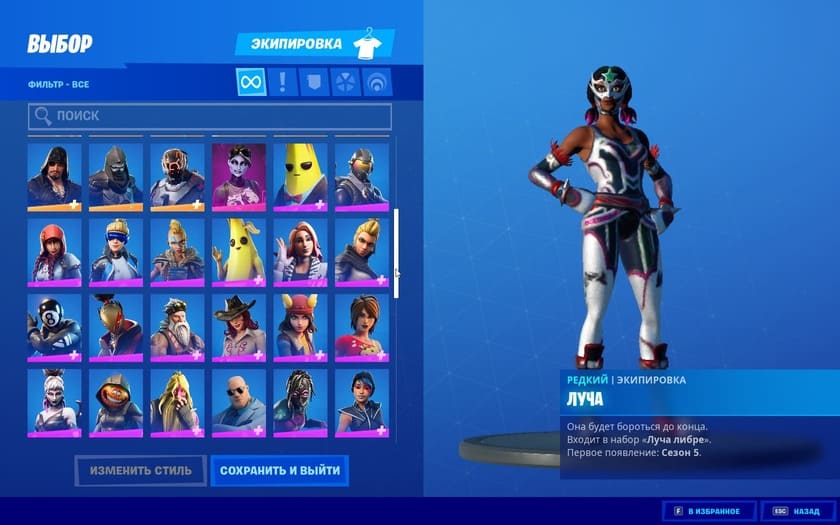Image resolution: width=840 pixels, height=525 pixels.
Task: Activate the segmented circle filter tab
Action: 346,82
